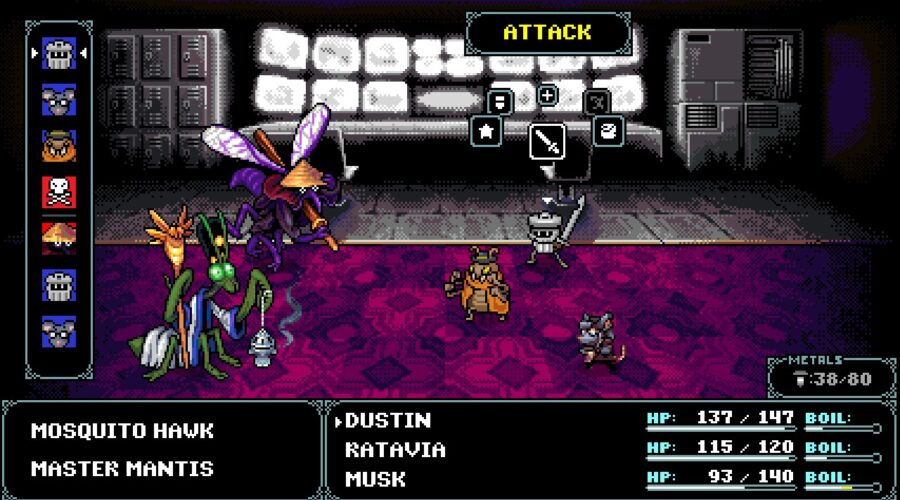Viewport: 900px width, 500px height.
Task: Choose the star skill command
Action: click(x=486, y=131)
